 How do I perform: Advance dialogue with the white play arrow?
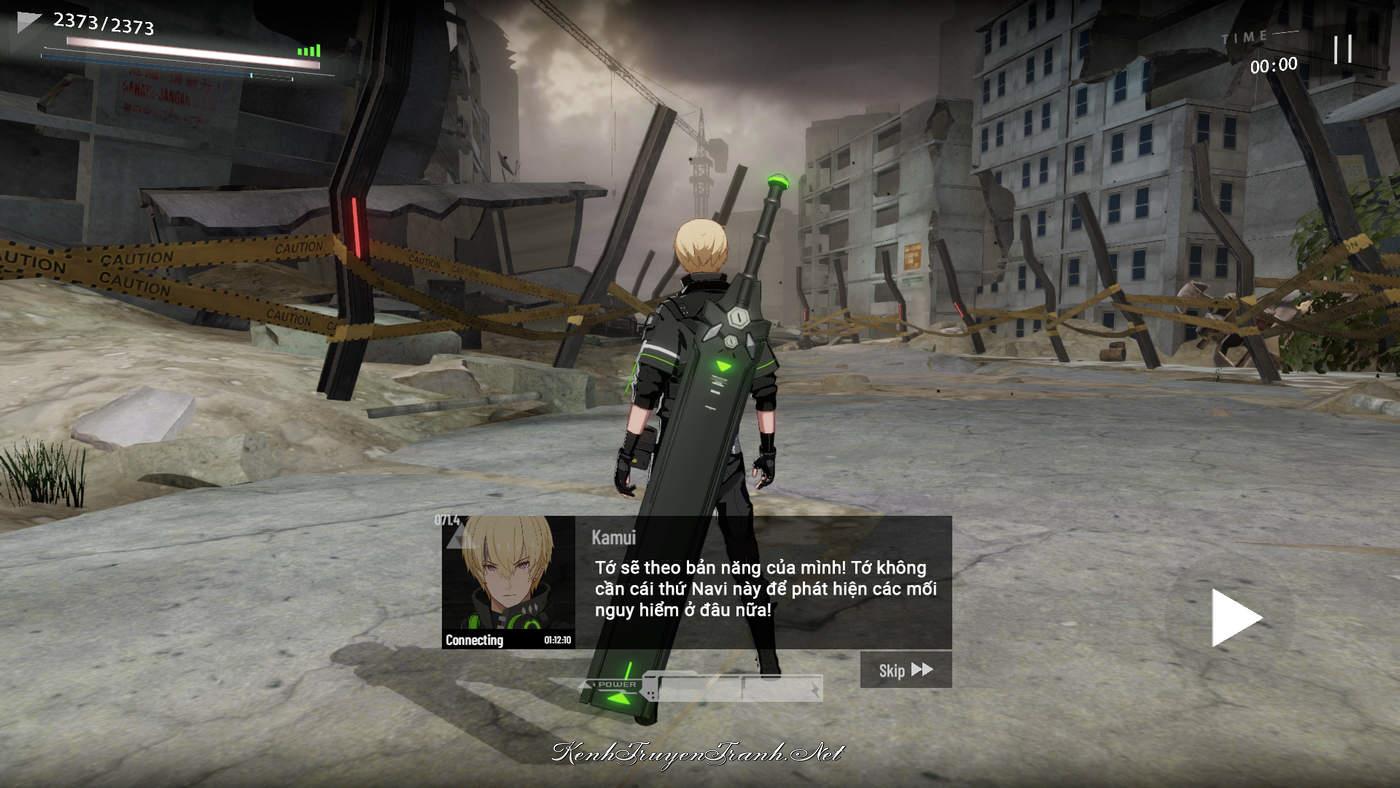[1235, 617]
